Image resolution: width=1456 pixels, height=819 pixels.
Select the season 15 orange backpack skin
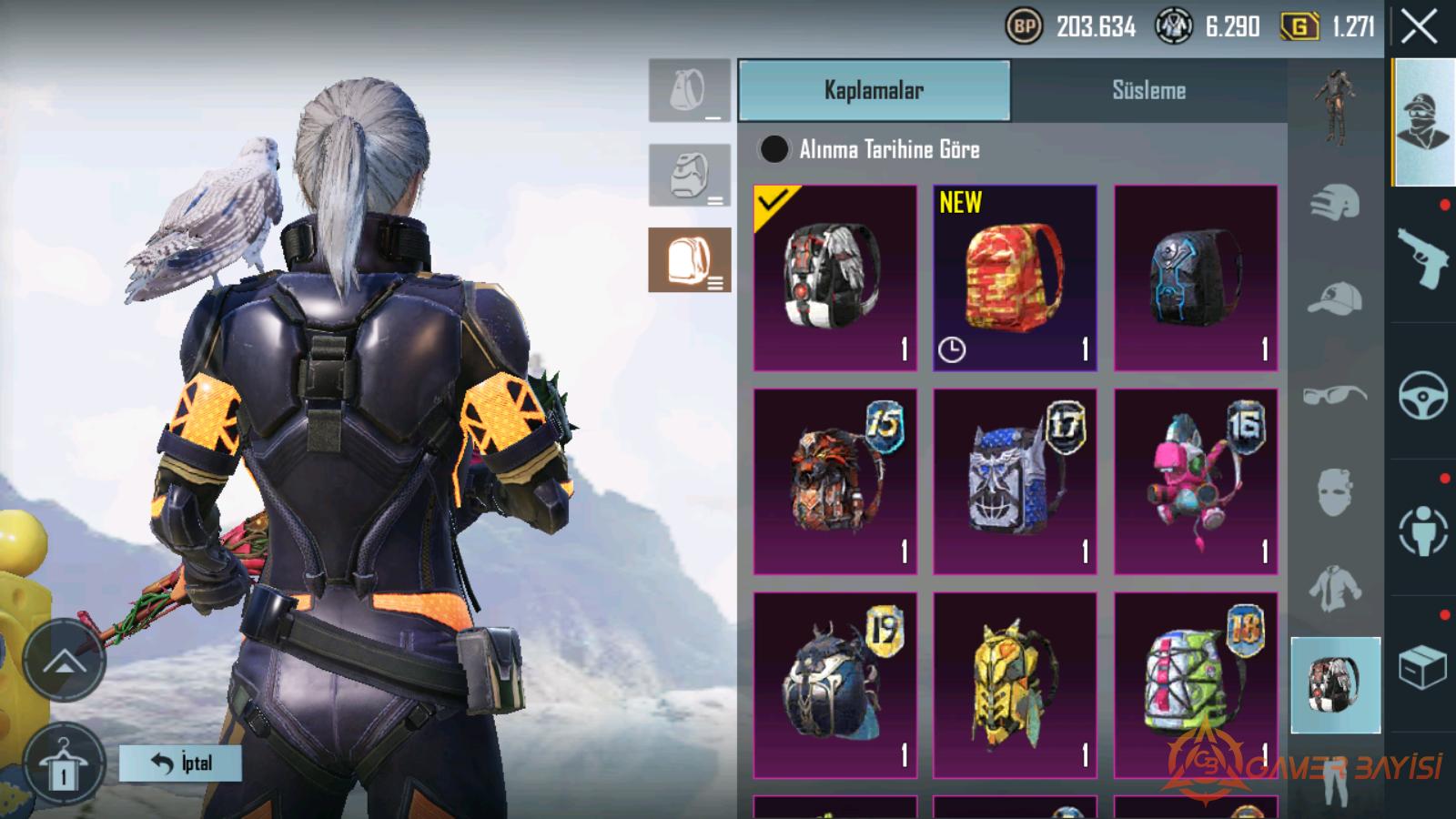834,481
